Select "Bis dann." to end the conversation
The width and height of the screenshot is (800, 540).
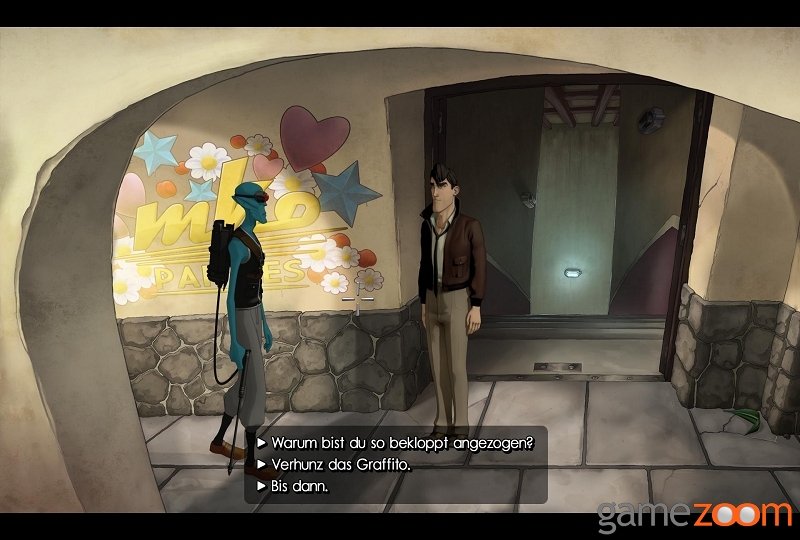click(x=300, y=486)
